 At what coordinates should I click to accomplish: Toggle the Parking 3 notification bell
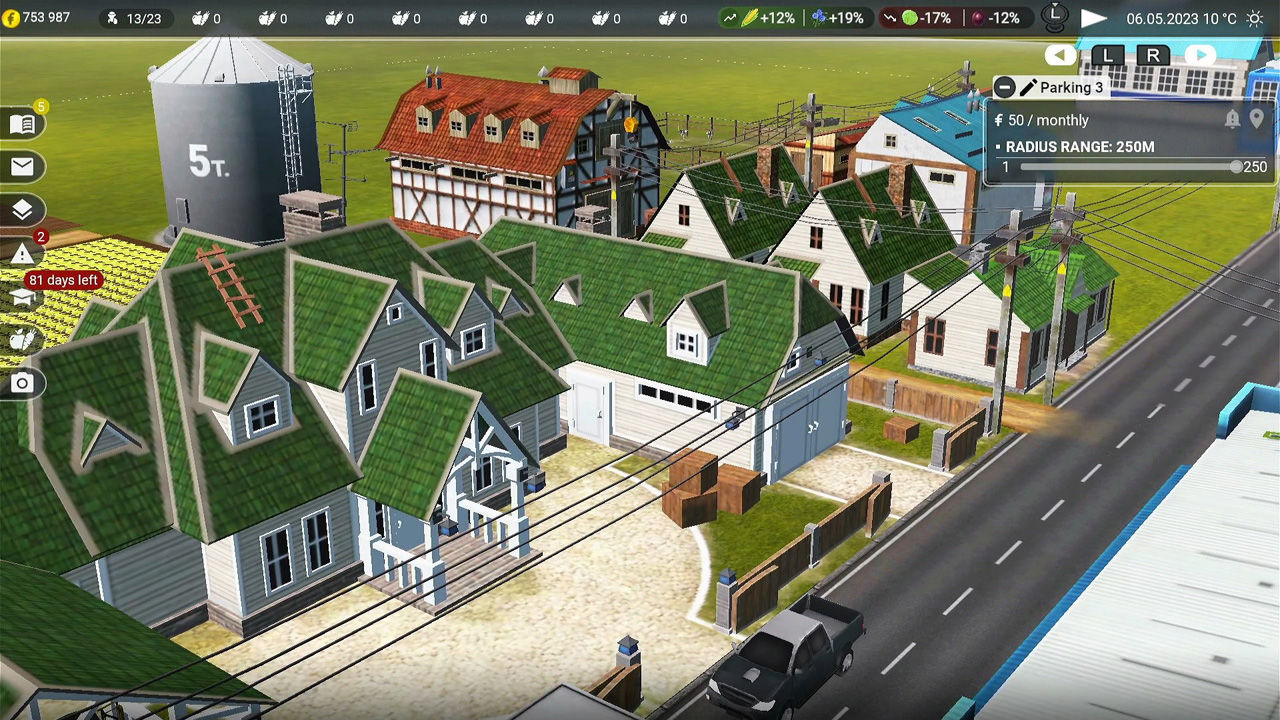click(x=1232, y=119)
